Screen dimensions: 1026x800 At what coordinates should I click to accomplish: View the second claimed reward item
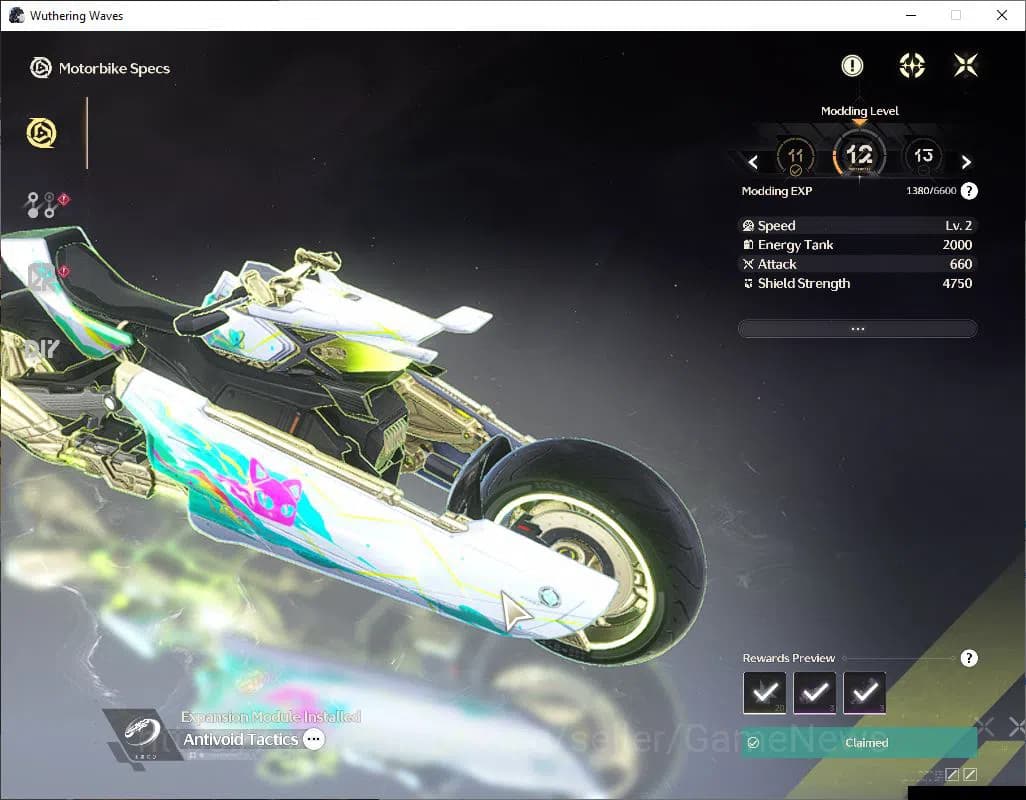[x=815, y=692]
